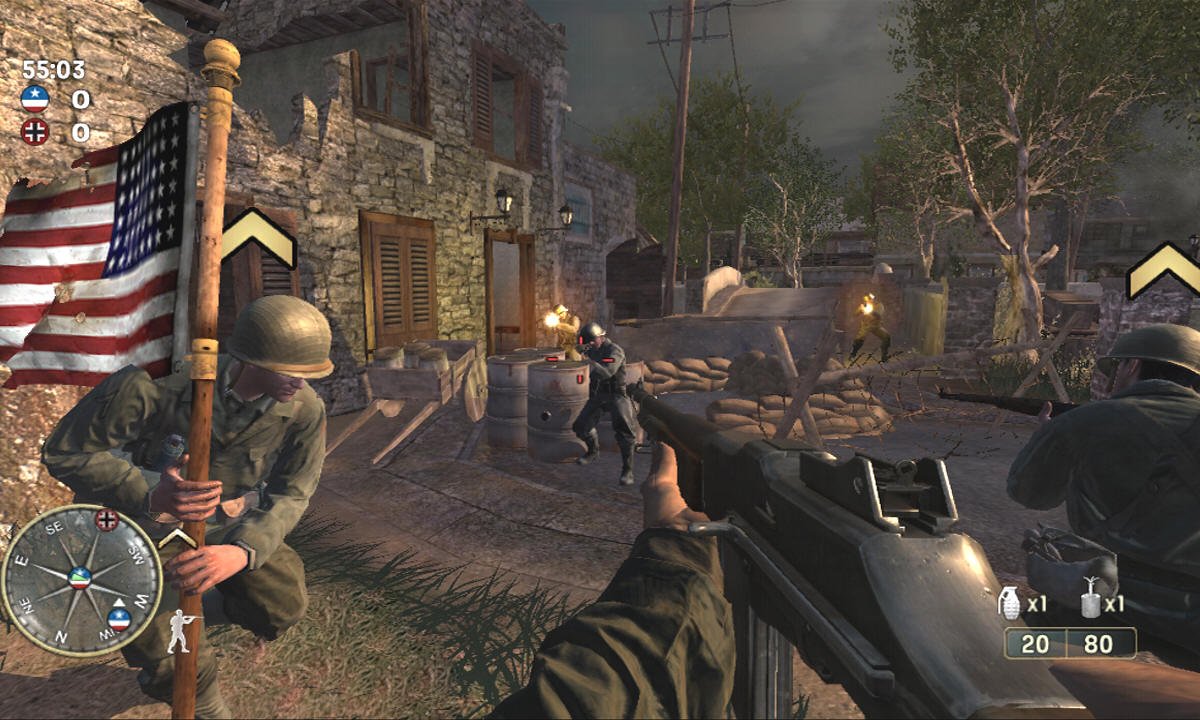Select the smoke grenade icon
Screen dimensions: 1200x720
[1090, 602]
